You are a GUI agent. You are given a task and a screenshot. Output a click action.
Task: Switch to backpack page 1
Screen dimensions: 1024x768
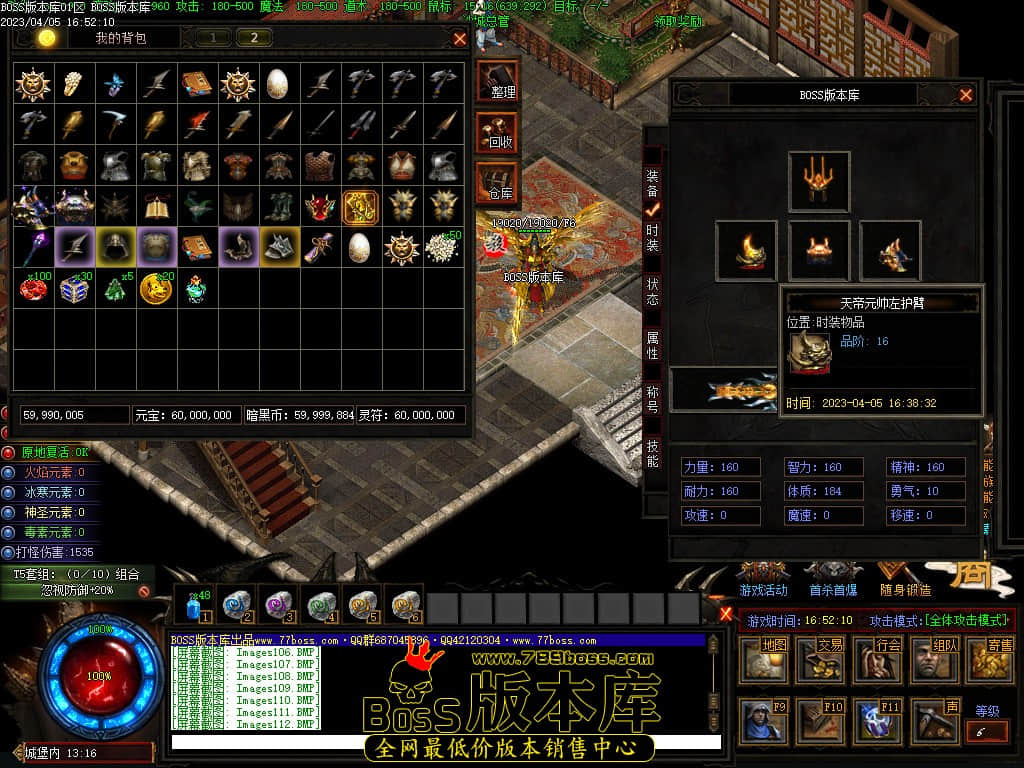[x=212, y=38]
